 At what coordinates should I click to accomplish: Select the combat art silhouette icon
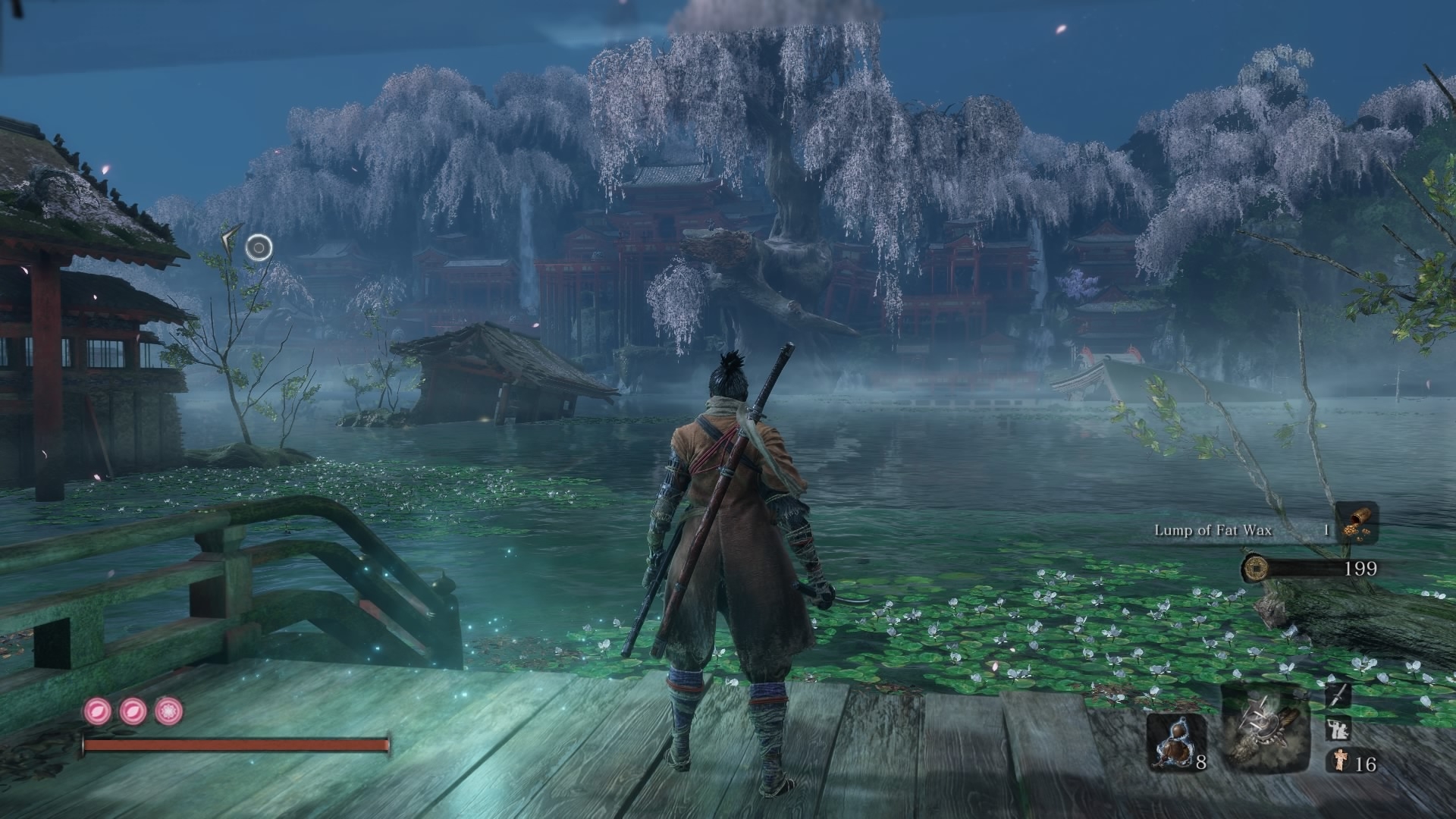coord(1338,730)
